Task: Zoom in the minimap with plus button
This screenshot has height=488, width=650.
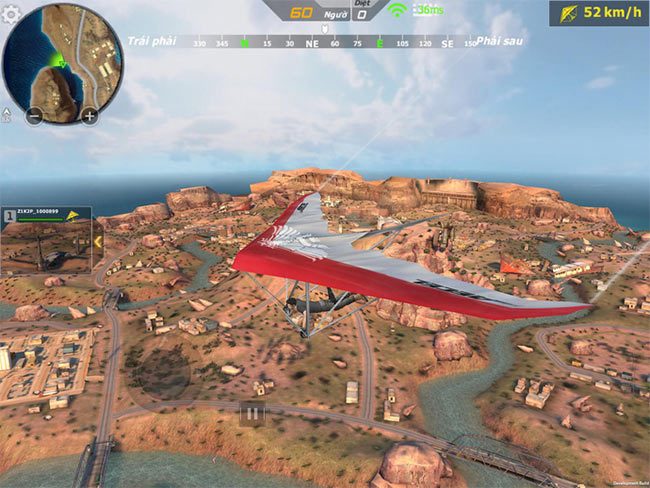Action: tap(89, 115)
